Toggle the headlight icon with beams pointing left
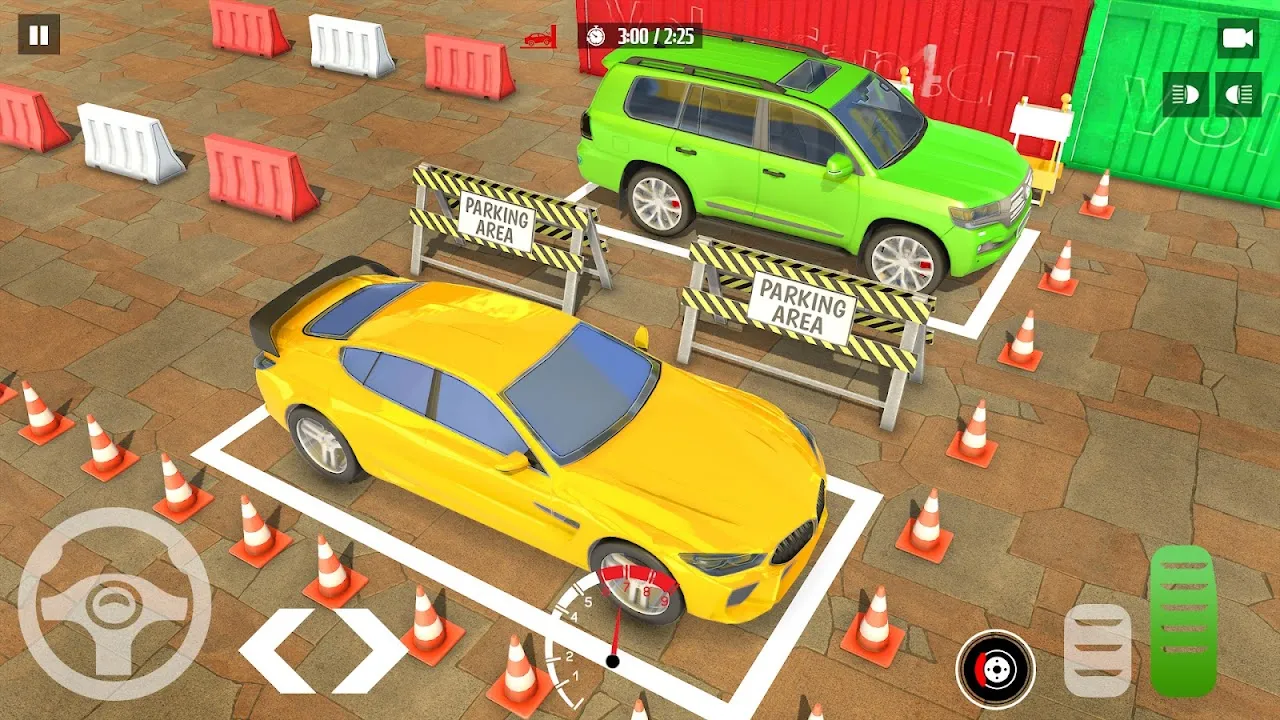This screenshot has height=720, width=1280. [x=1186, y=95]
